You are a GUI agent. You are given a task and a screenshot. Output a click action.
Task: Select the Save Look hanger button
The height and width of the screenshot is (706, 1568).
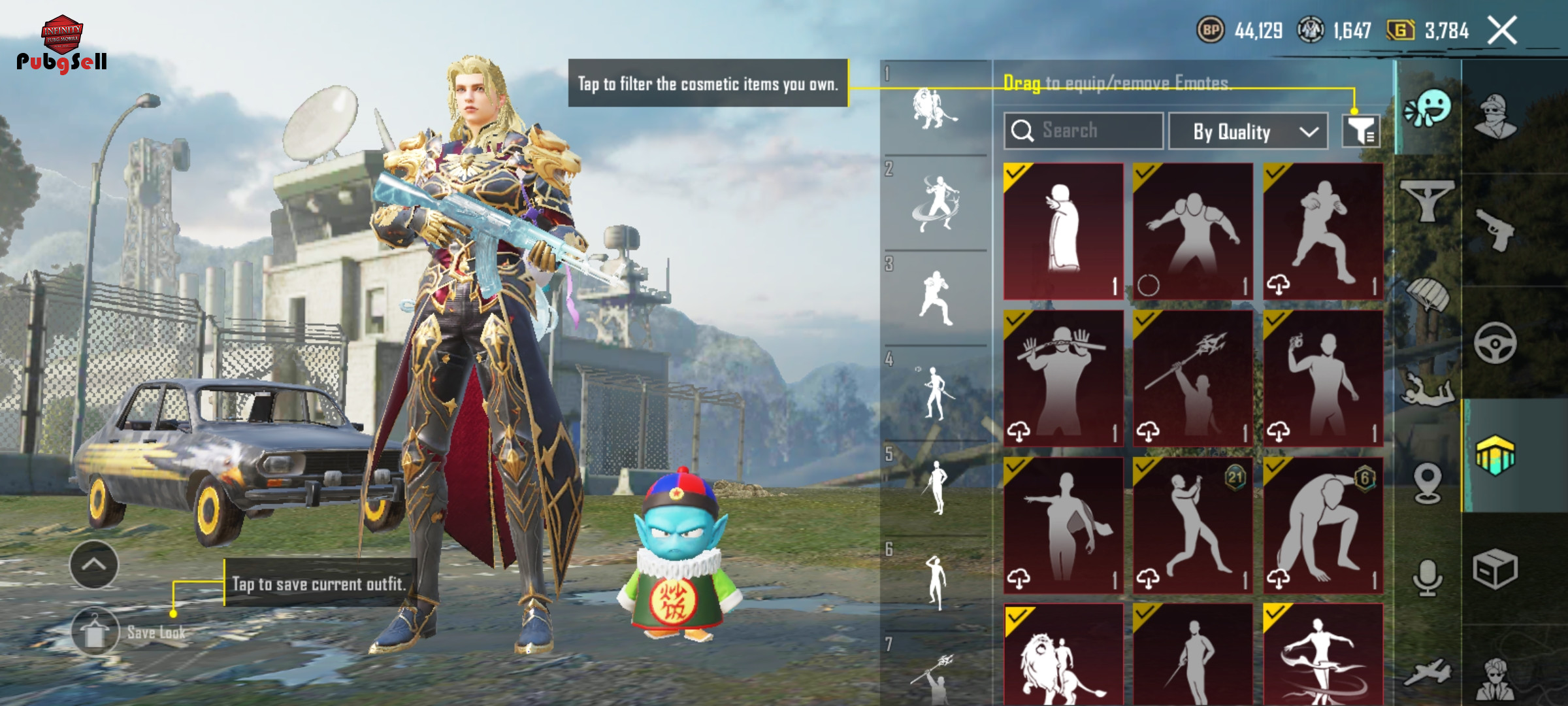click(x=95, y=631)
